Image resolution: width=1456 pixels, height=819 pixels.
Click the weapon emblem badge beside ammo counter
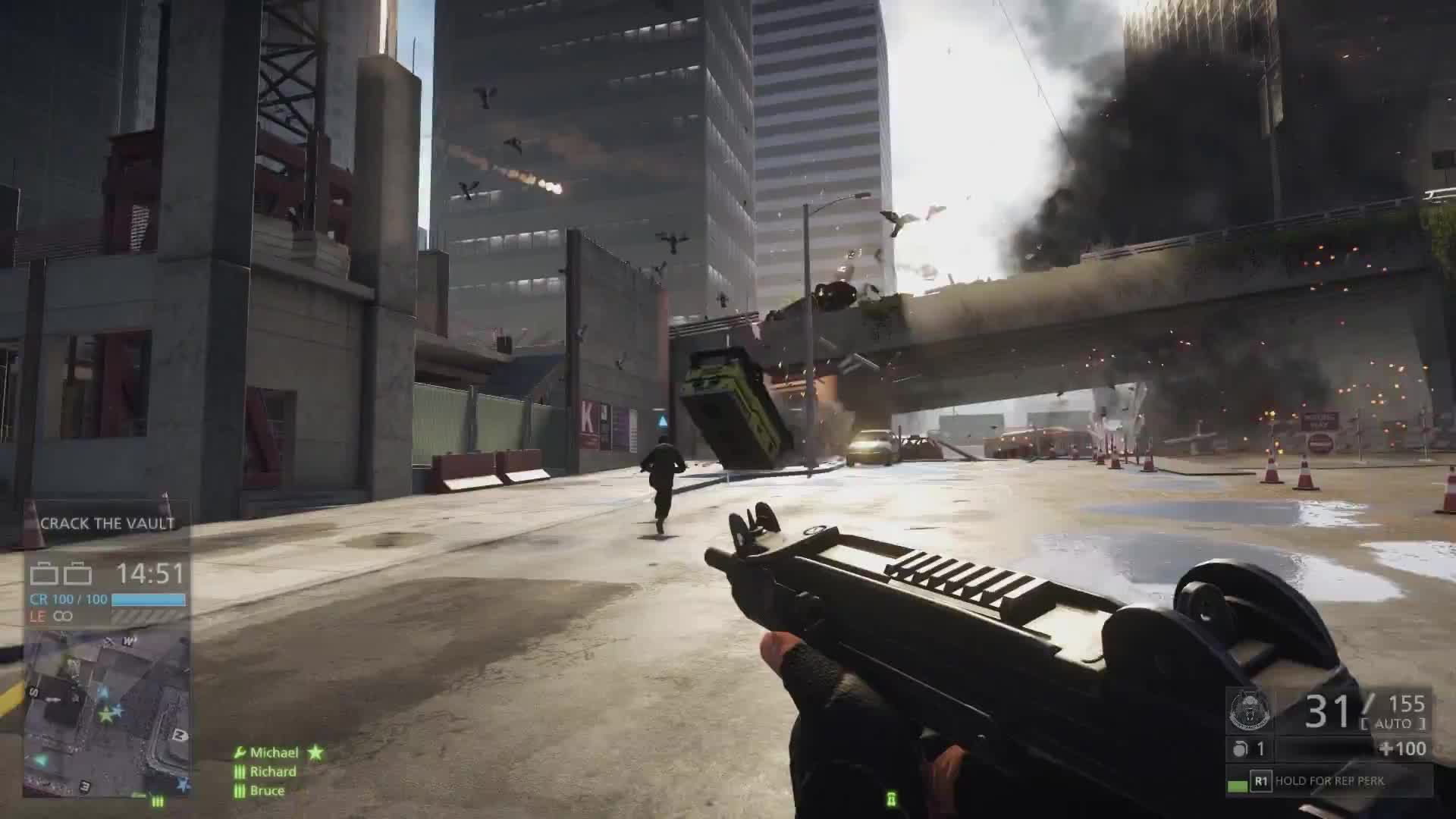click(x=1249, y=711)
